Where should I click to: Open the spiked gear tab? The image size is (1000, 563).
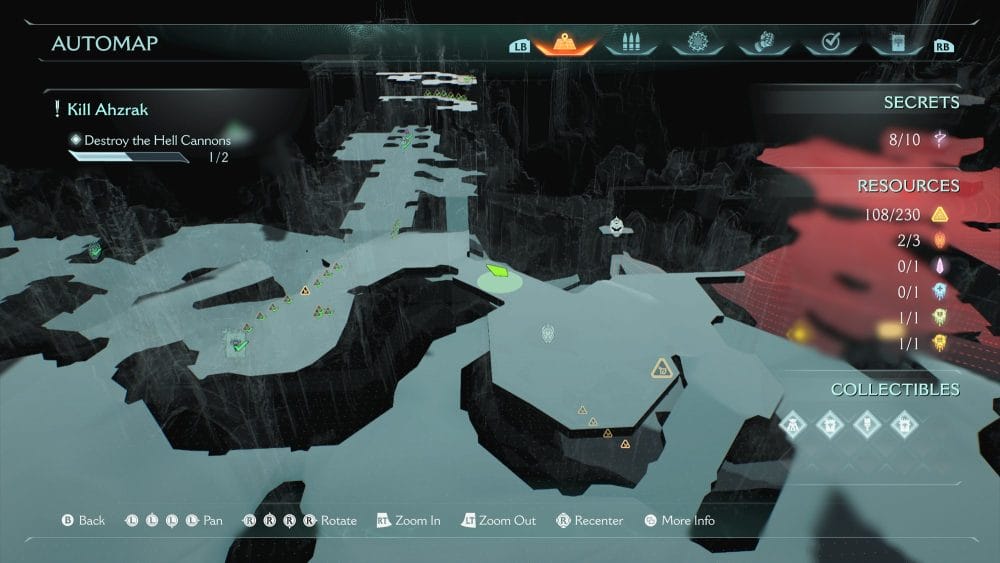(x=697, y=44)
